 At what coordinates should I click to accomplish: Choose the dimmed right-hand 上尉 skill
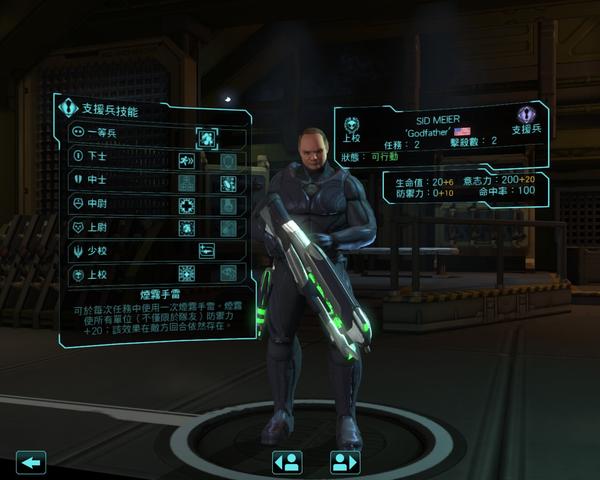point(229,228)
